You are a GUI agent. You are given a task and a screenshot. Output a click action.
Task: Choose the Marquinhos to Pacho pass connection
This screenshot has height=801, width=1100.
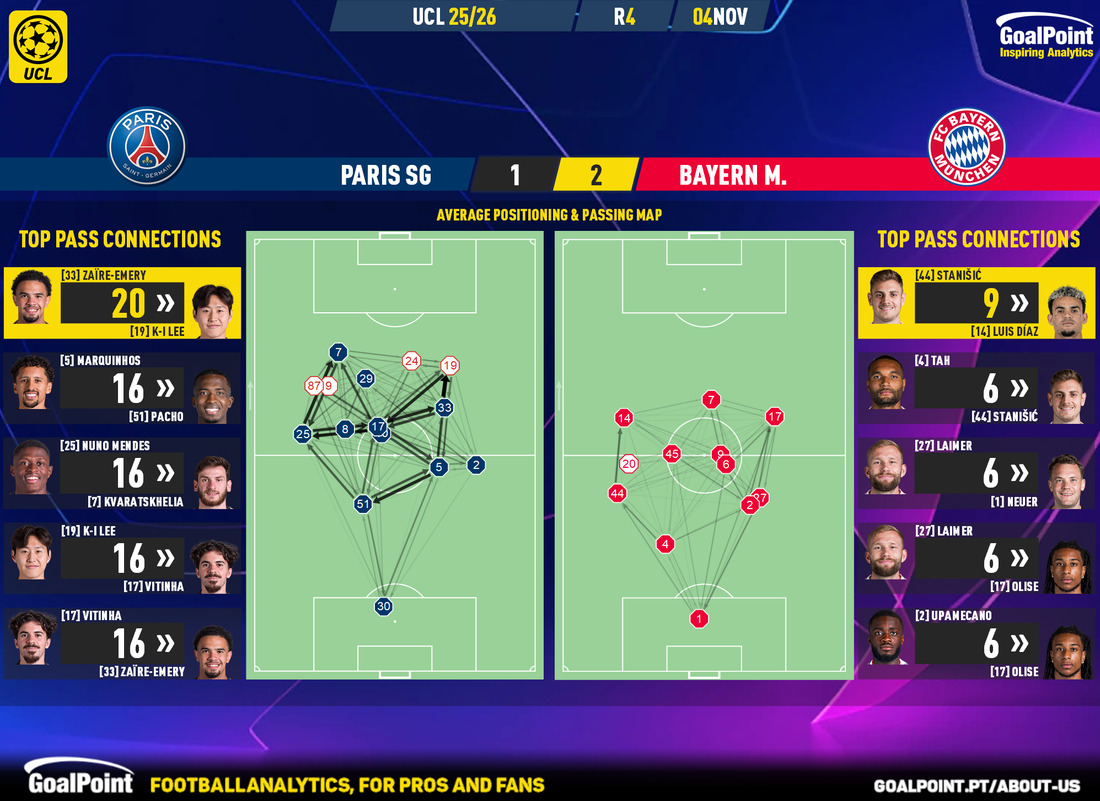[122, 388]
